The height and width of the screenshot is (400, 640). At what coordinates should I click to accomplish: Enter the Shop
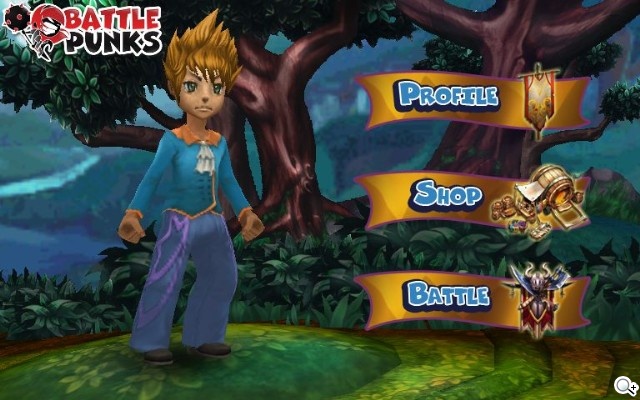(449, 194)
